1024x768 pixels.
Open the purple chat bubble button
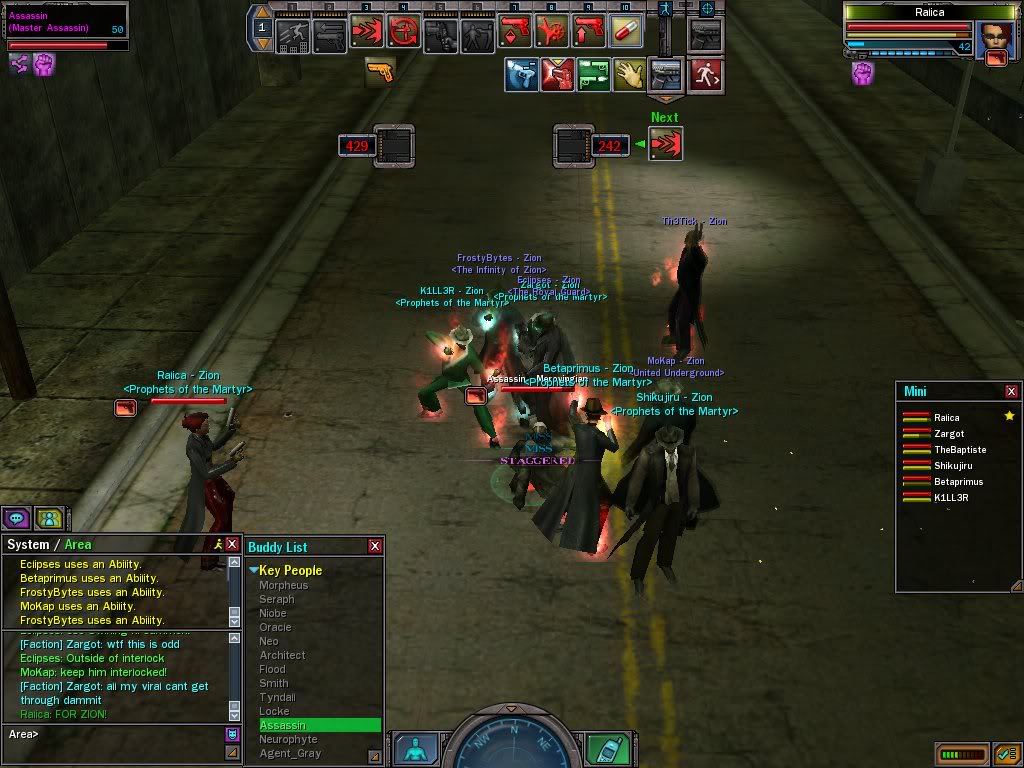[15, 518]
